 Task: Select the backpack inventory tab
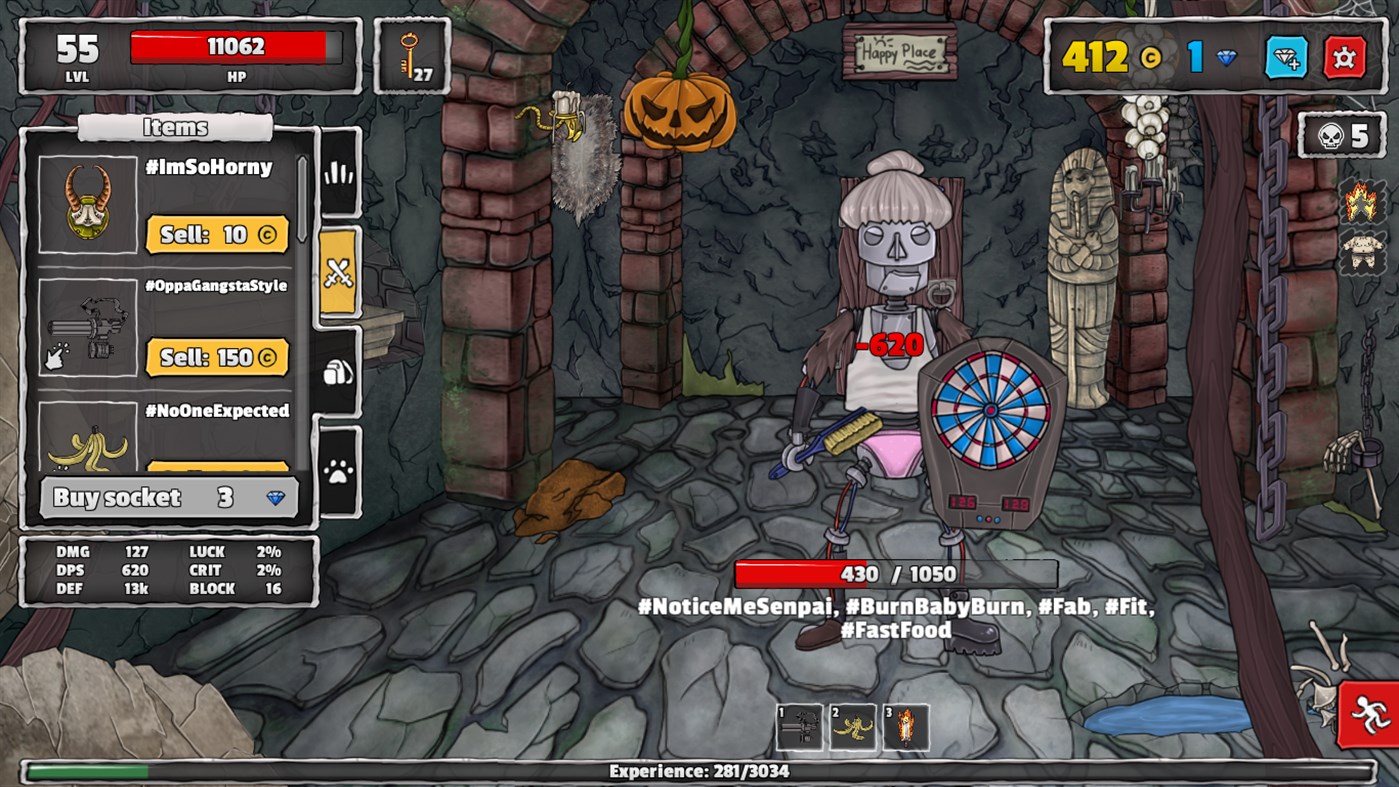[x=336, y=373]
